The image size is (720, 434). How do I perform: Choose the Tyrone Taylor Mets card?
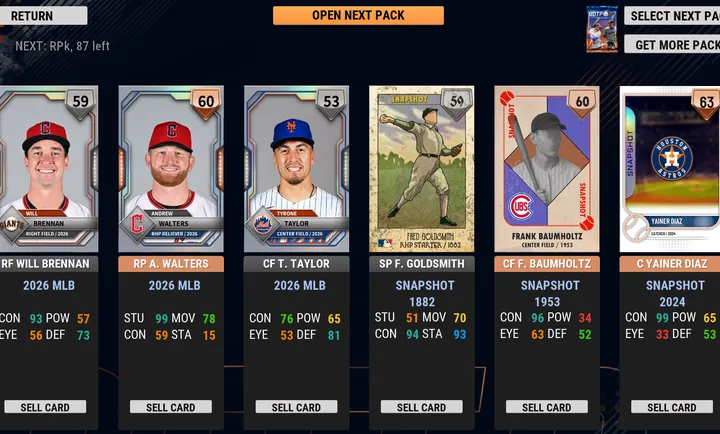coord(296,168)
